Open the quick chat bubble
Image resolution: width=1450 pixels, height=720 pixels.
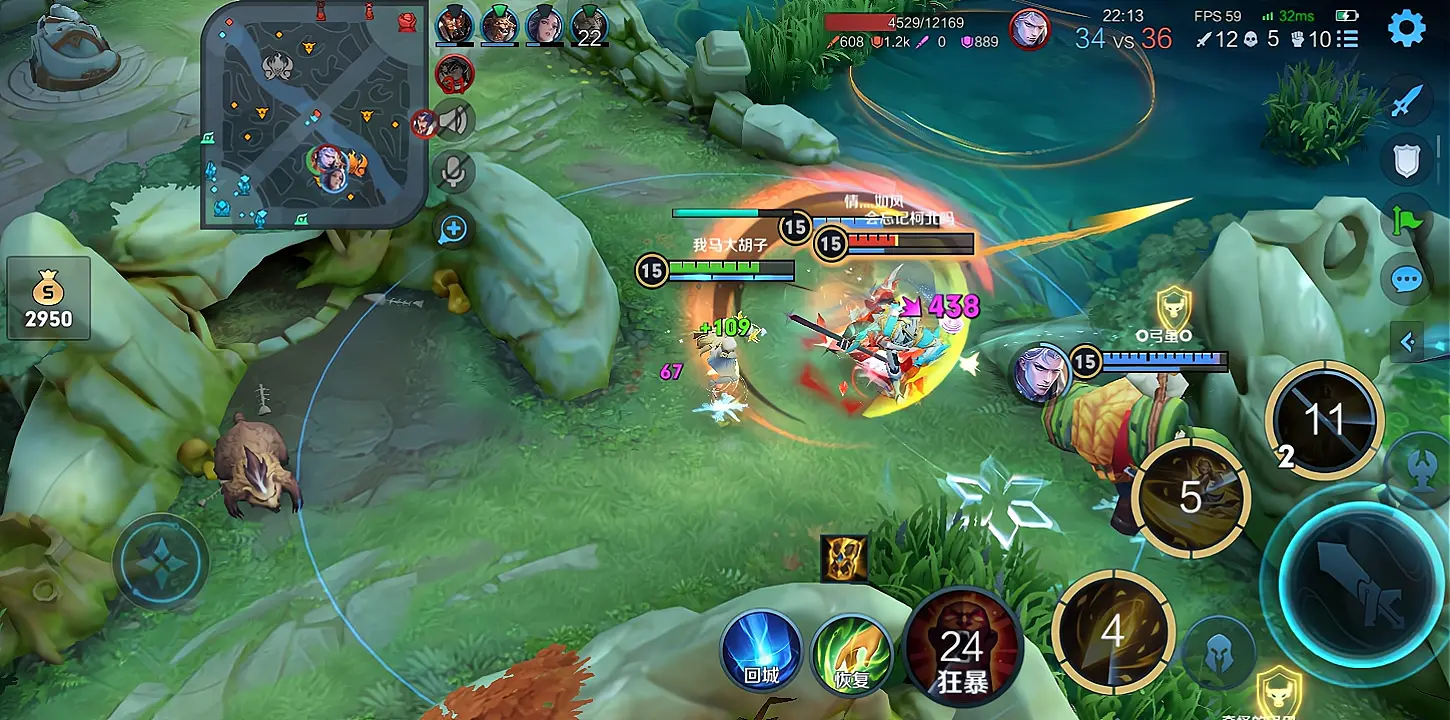[x=1406, y=278]
